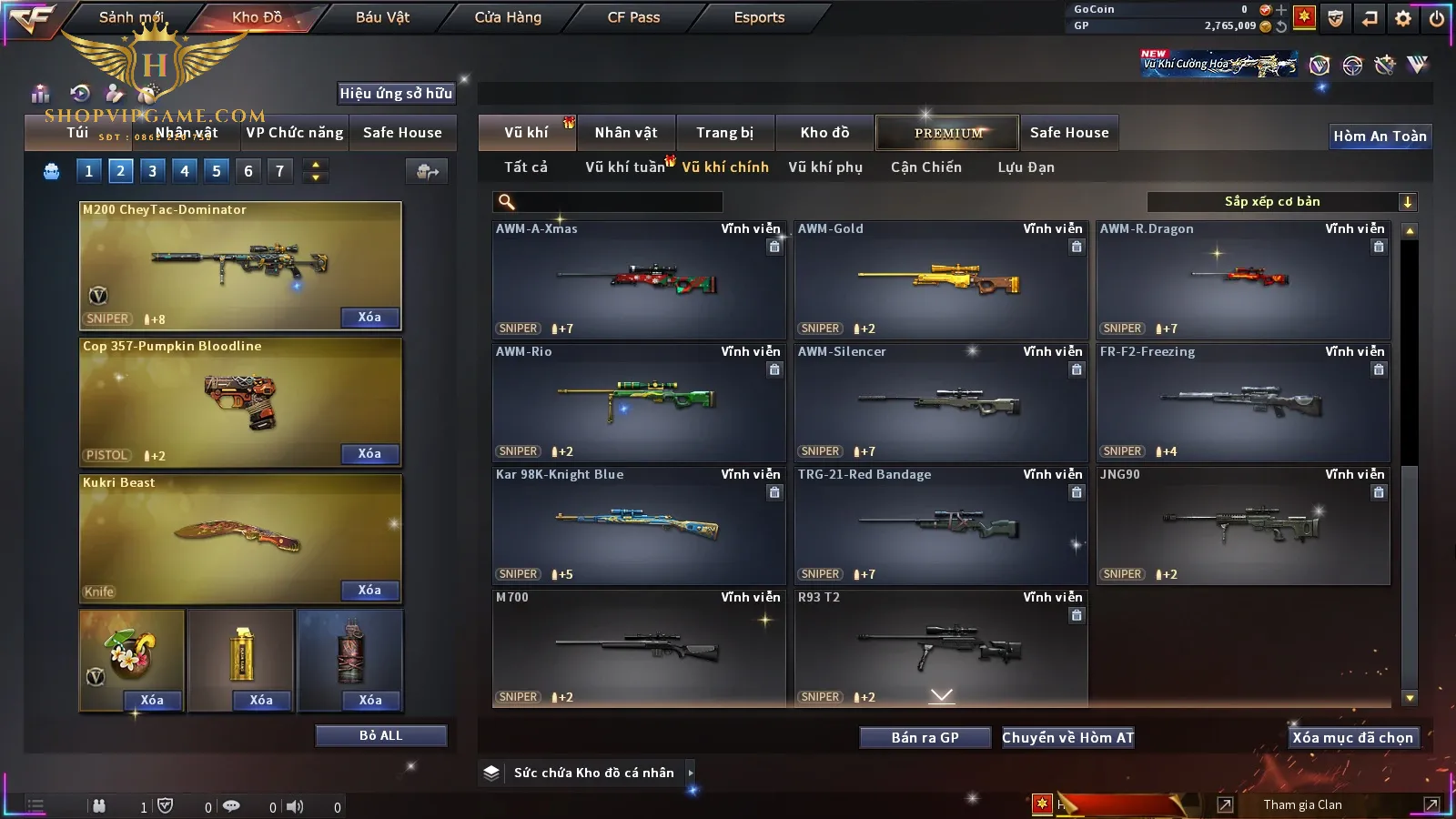Choose the Kar 98K-Knight Blue rifle

(639, 525)
